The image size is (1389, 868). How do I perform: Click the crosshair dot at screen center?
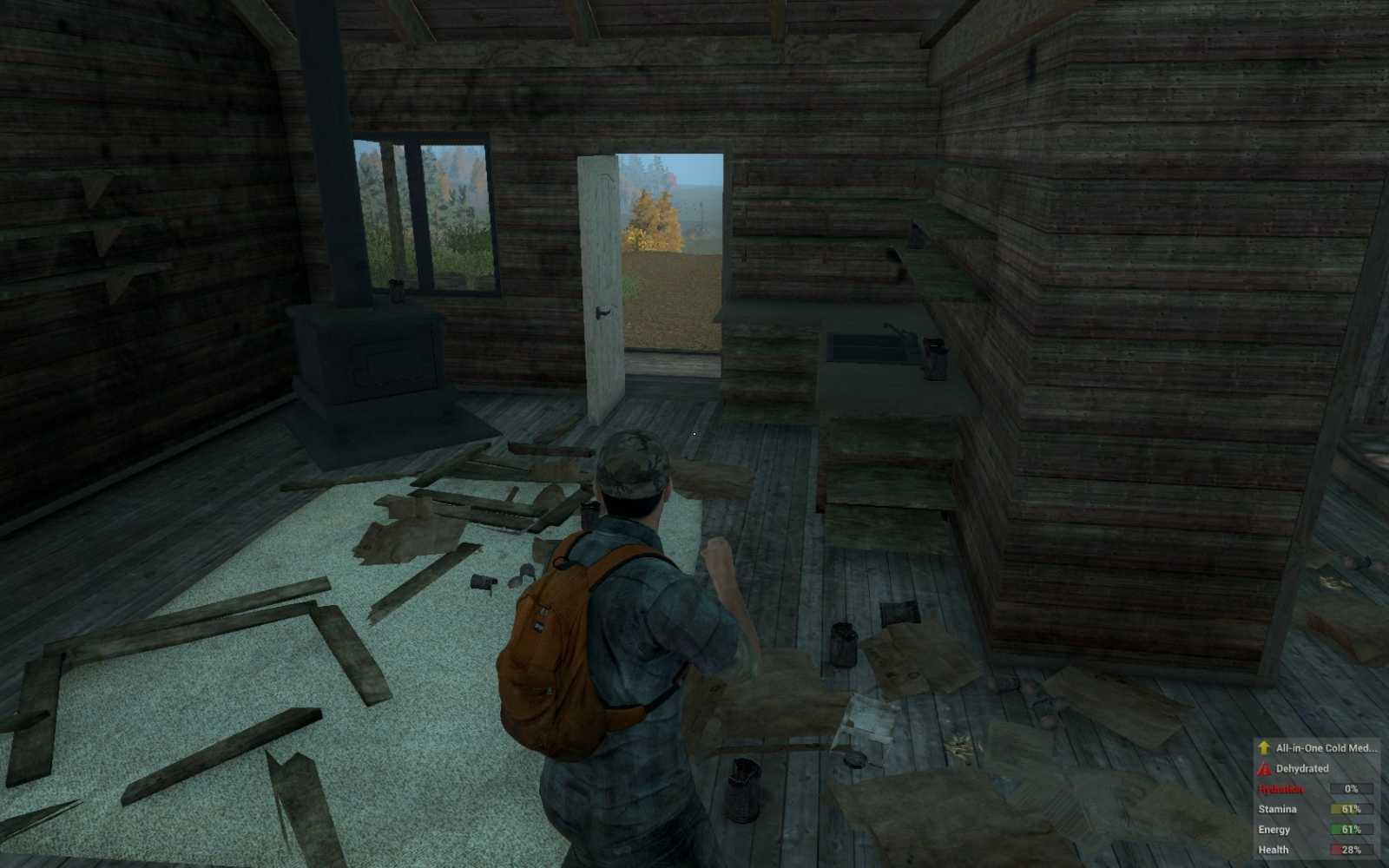694,434
